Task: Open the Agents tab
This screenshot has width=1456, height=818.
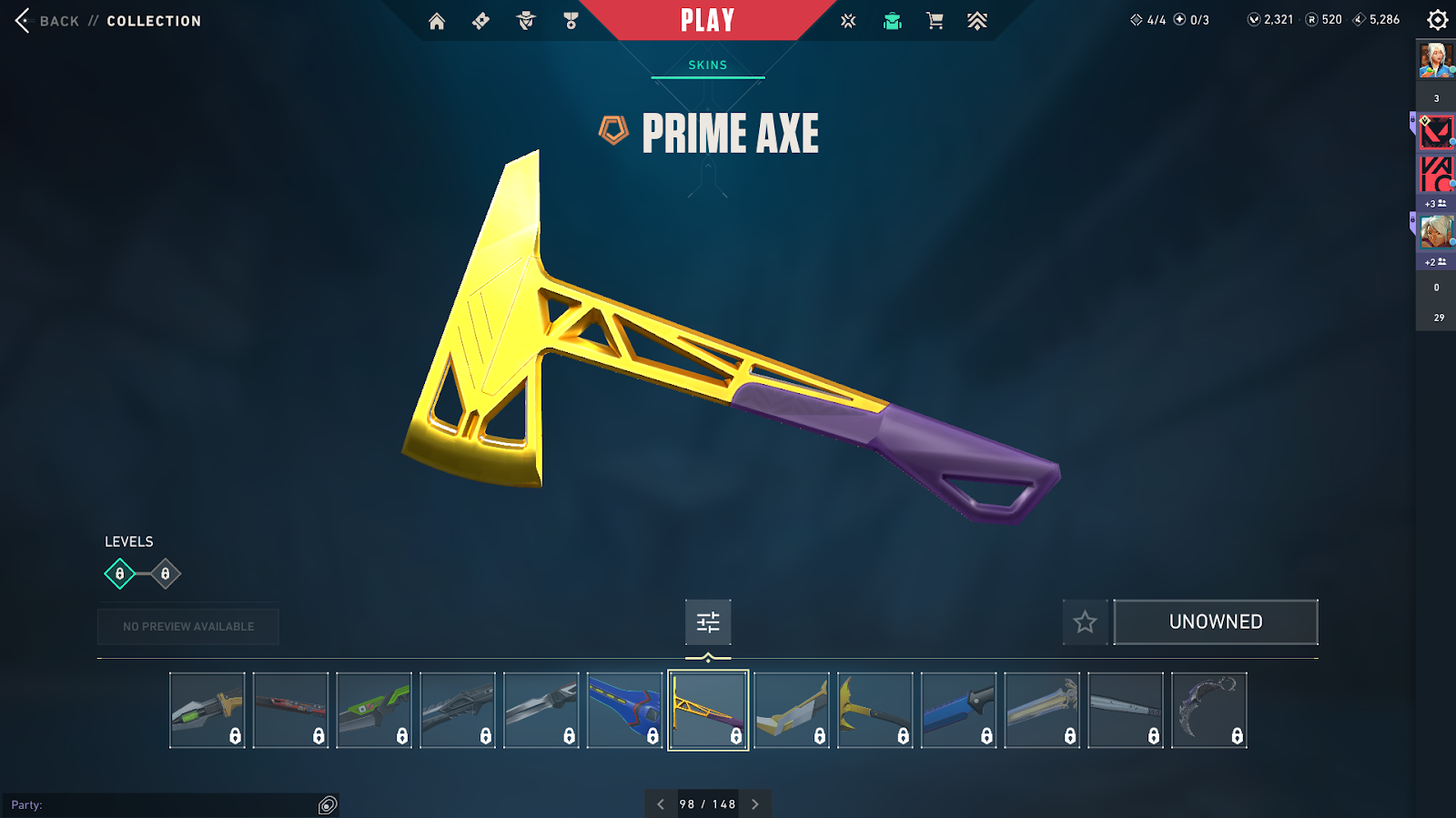Action: pos(526,21)
